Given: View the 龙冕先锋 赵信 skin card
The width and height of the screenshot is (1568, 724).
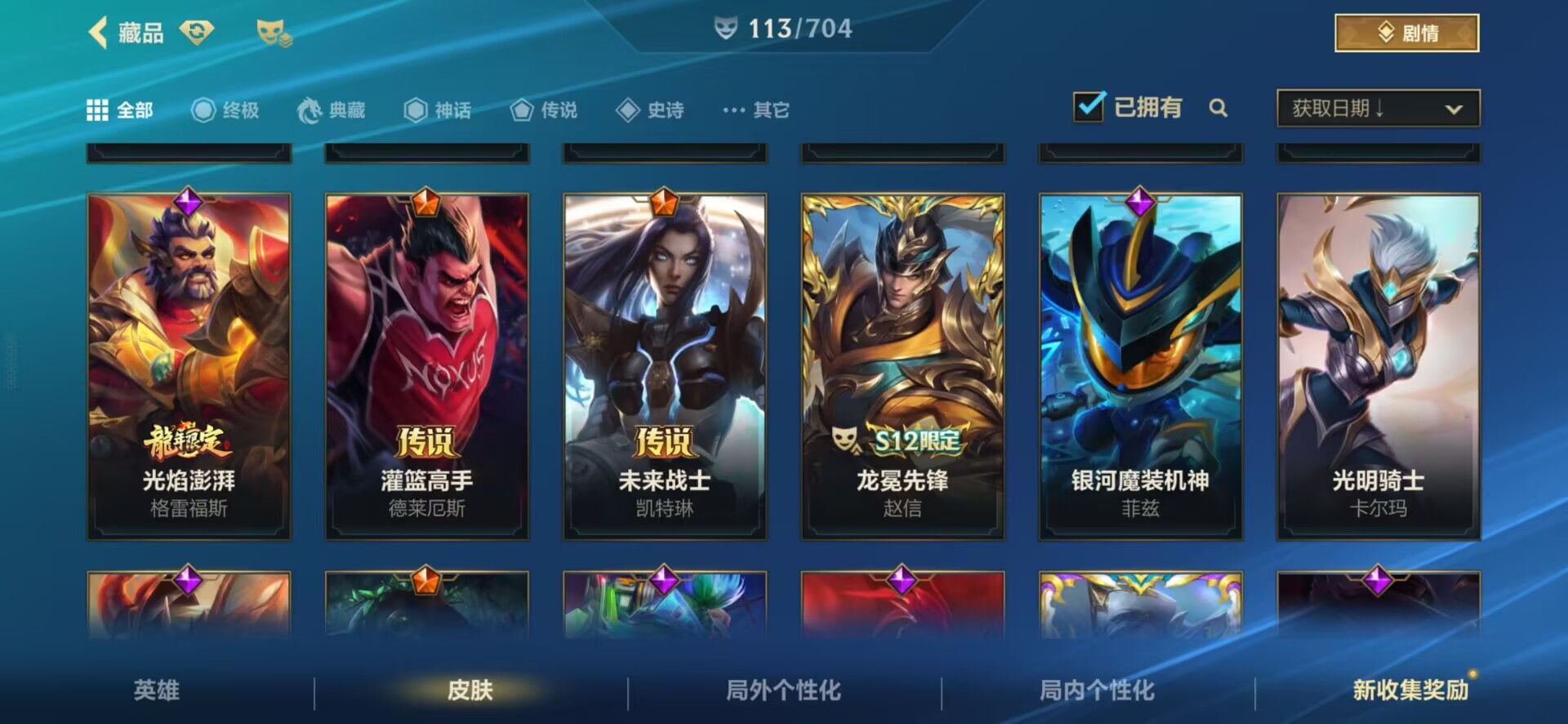Looking at the screenshot, I should 902,366.
